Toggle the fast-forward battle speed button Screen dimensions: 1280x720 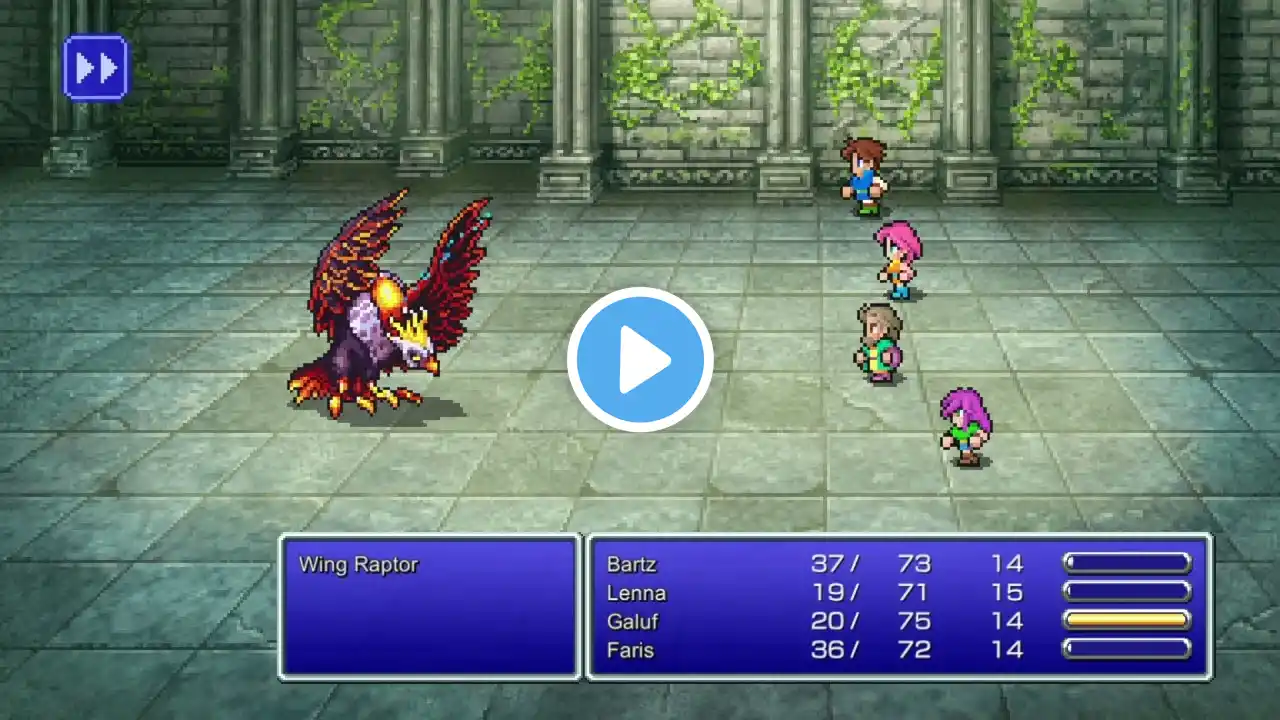96,67
